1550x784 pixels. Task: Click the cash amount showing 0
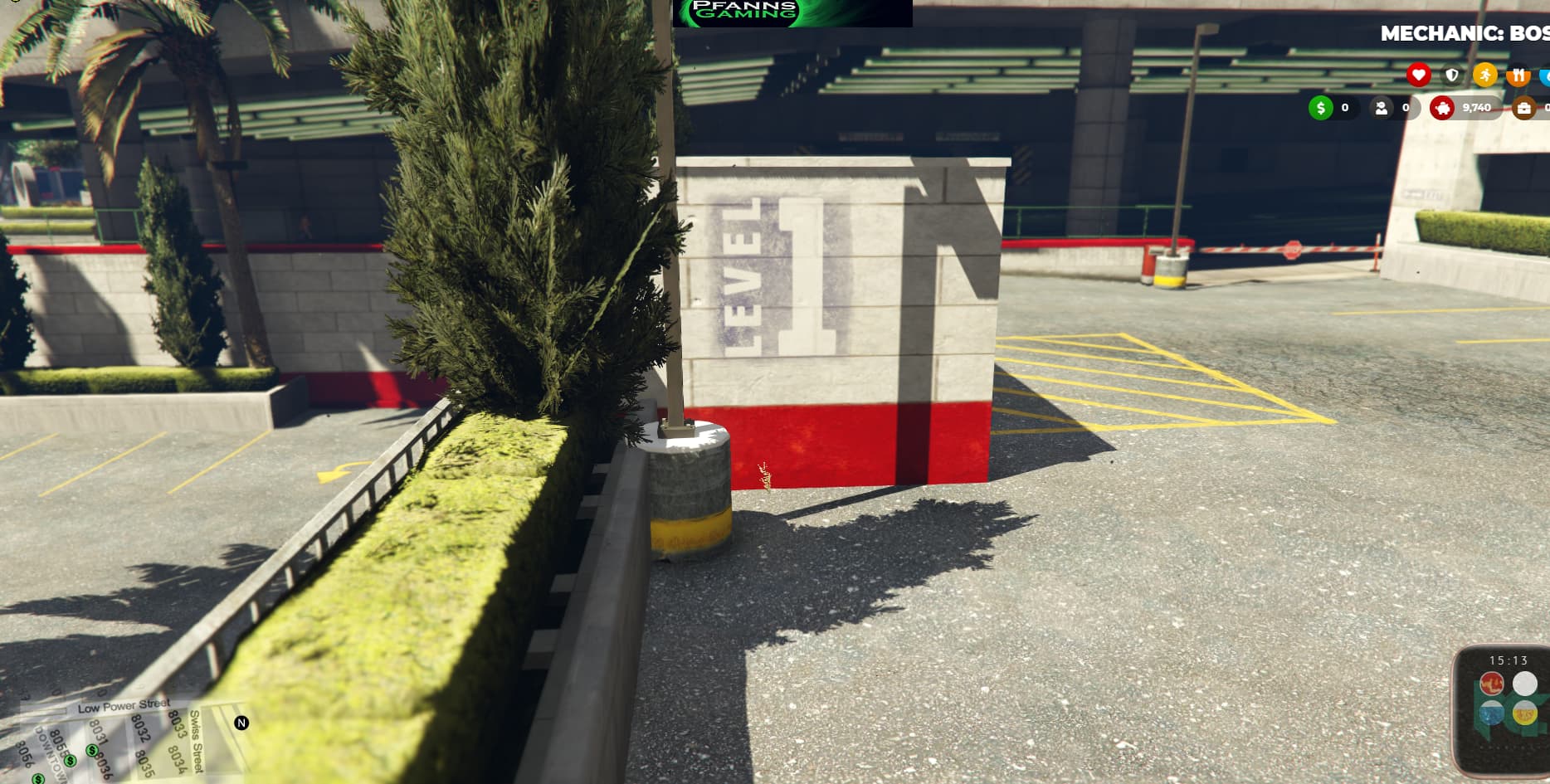[1344, 107]
